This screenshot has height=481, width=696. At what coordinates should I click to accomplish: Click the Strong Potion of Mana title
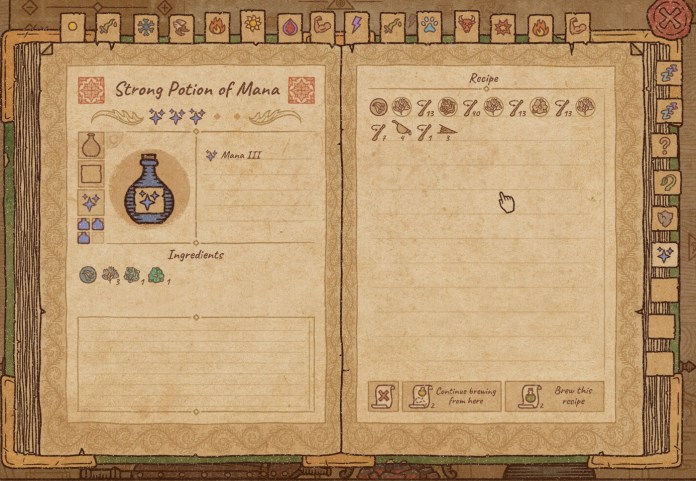196,90
